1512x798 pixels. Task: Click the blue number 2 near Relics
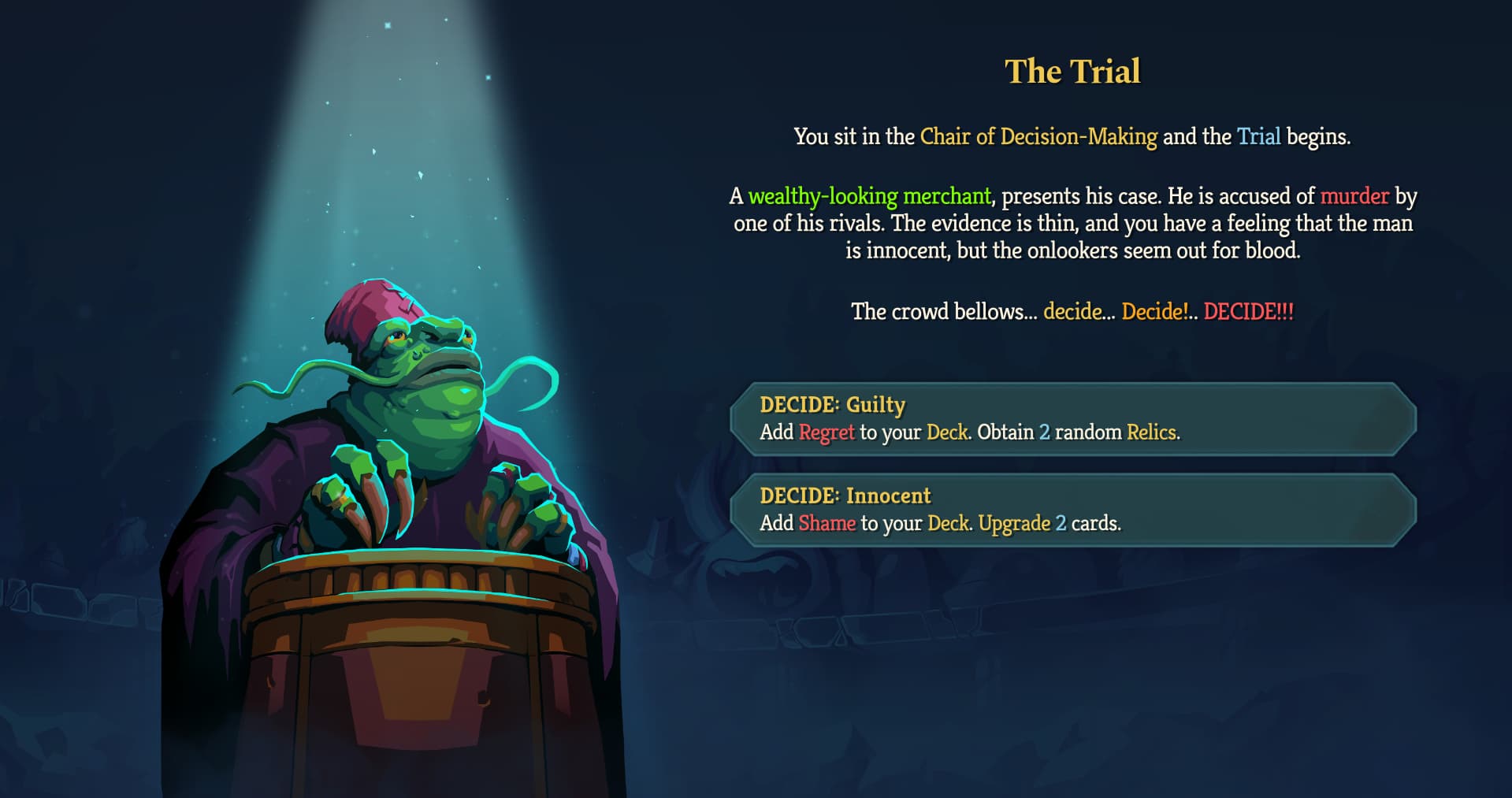(1044, 432)
